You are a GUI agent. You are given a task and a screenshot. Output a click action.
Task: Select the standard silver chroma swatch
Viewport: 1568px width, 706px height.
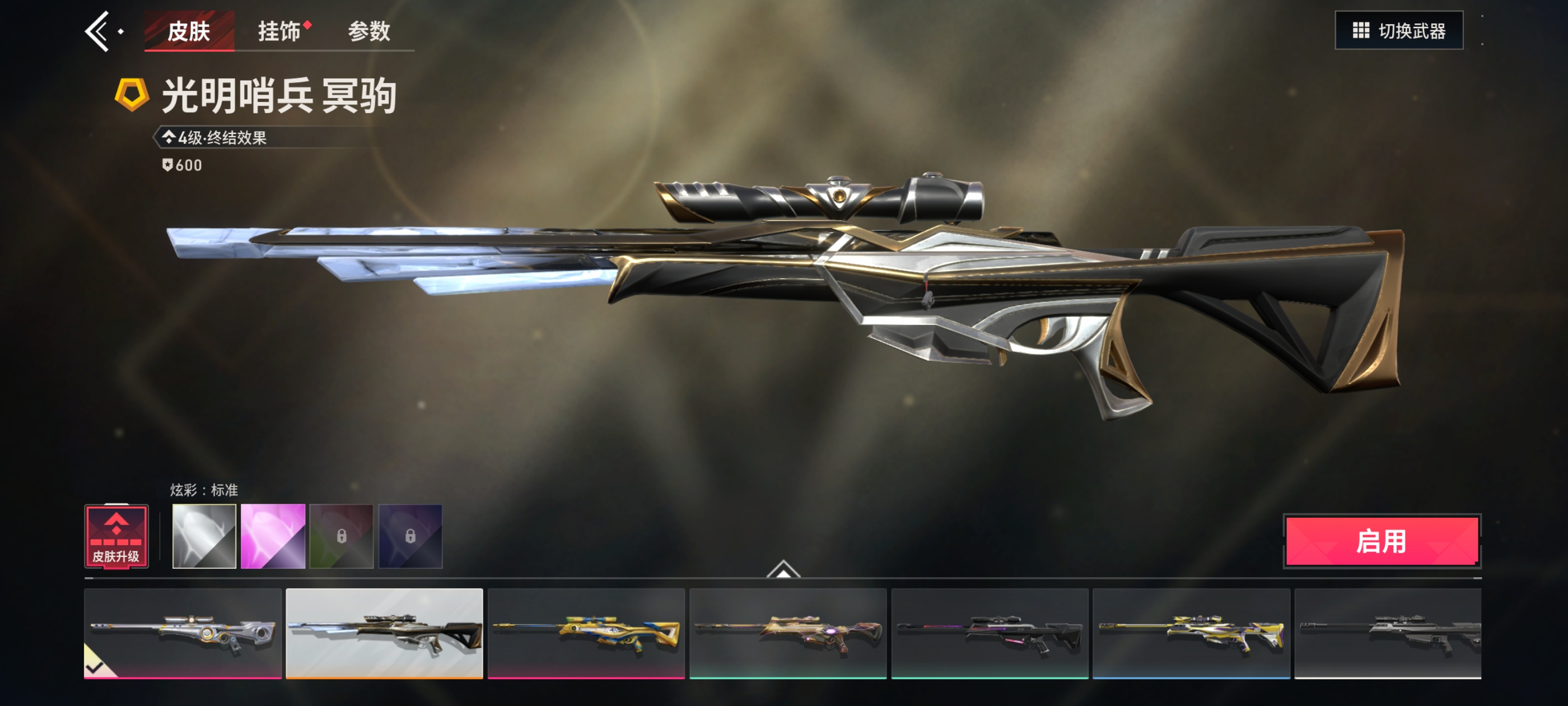click(x=204, y=536)
